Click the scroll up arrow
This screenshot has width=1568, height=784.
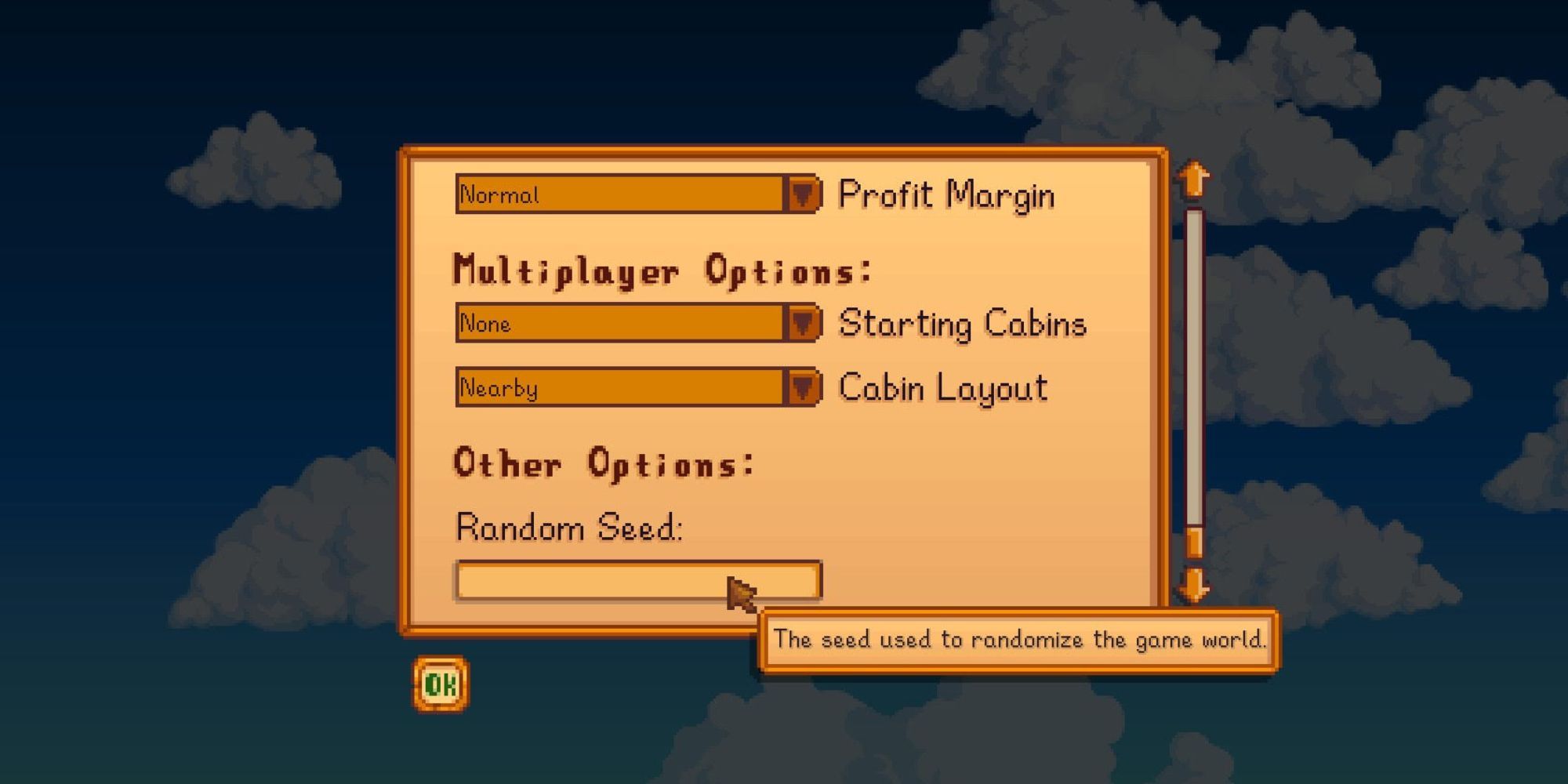coord(1192,179)
